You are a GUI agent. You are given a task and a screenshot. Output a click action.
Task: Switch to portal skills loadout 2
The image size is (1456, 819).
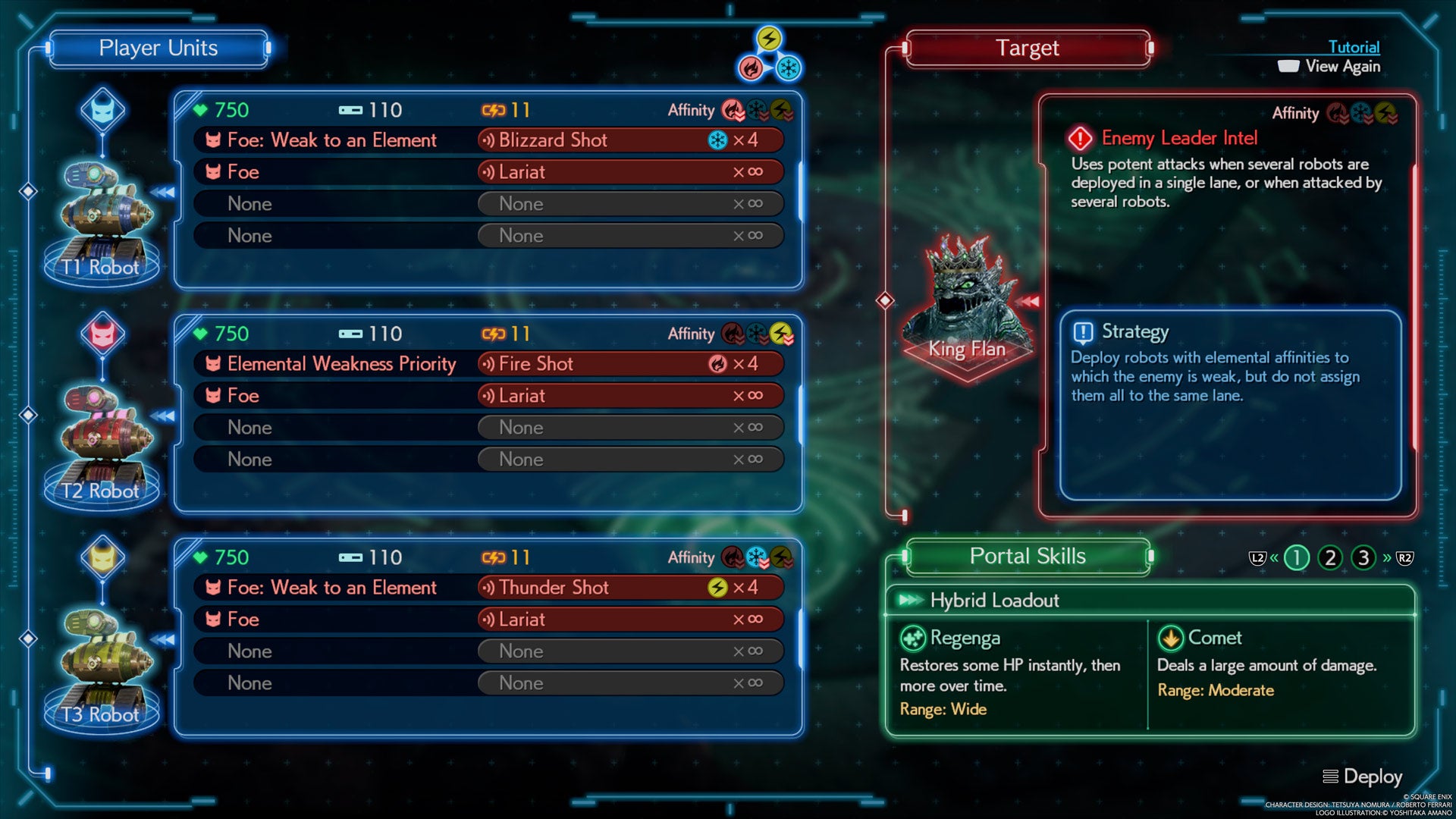pos(1329,558)
